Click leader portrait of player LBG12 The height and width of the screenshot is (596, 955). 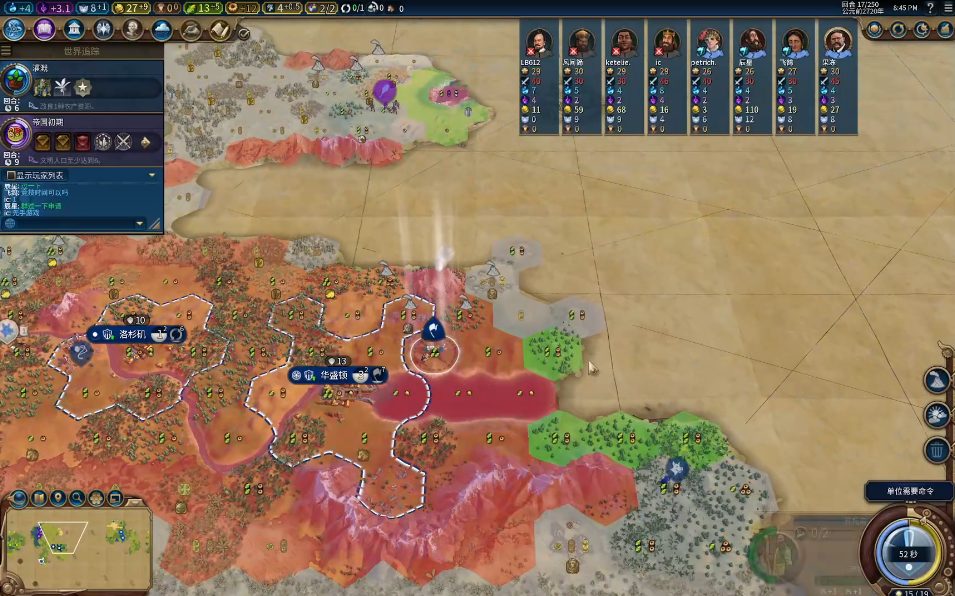coord(537,42)
